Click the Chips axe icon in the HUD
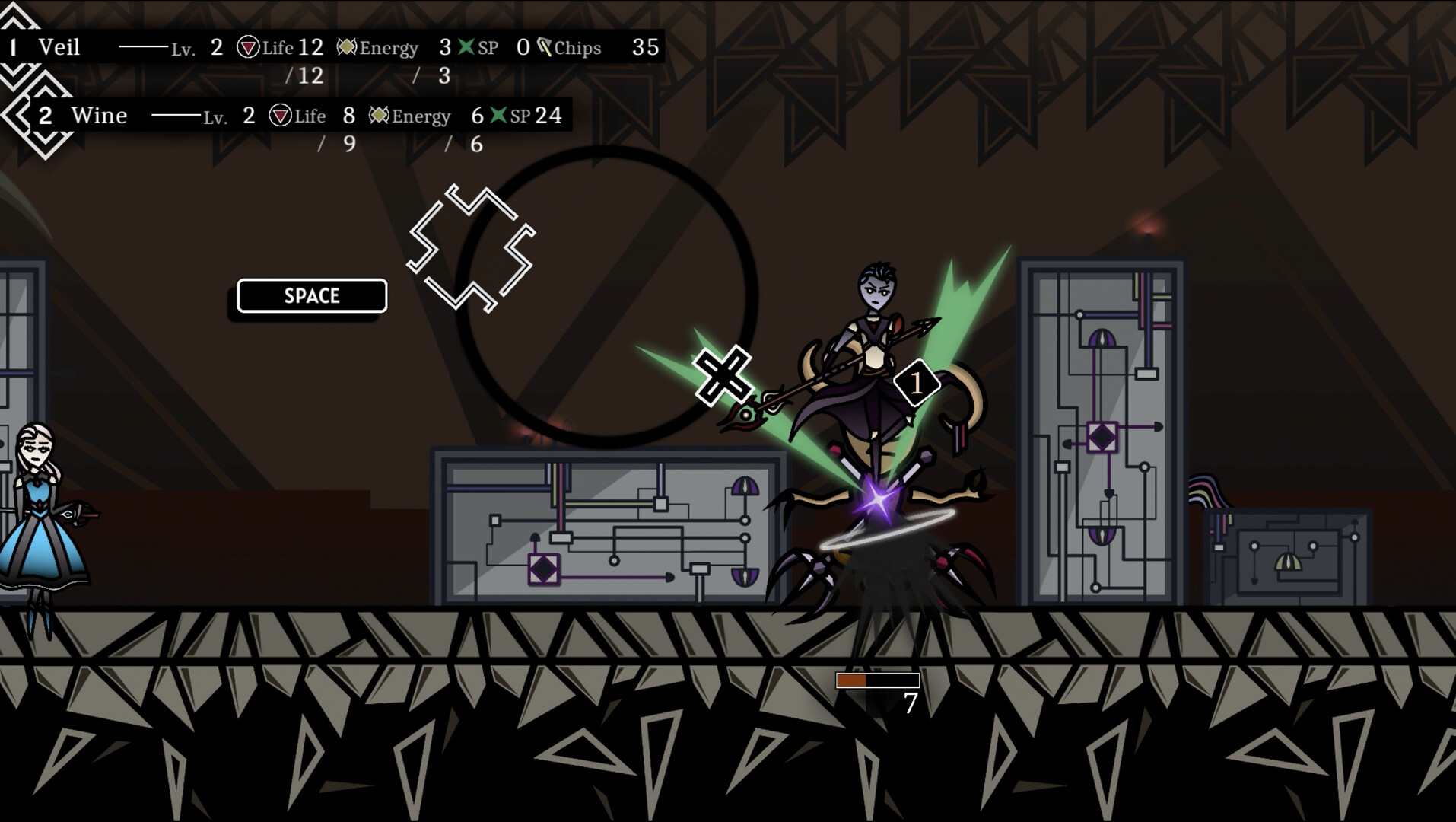This screenshot has height=822, width=1456. (545, 47)
